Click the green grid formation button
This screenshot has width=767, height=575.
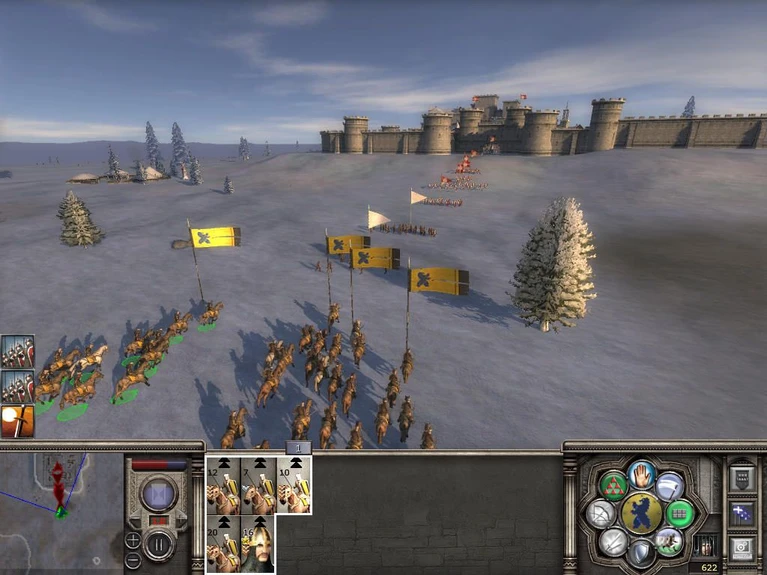[680, 514]
